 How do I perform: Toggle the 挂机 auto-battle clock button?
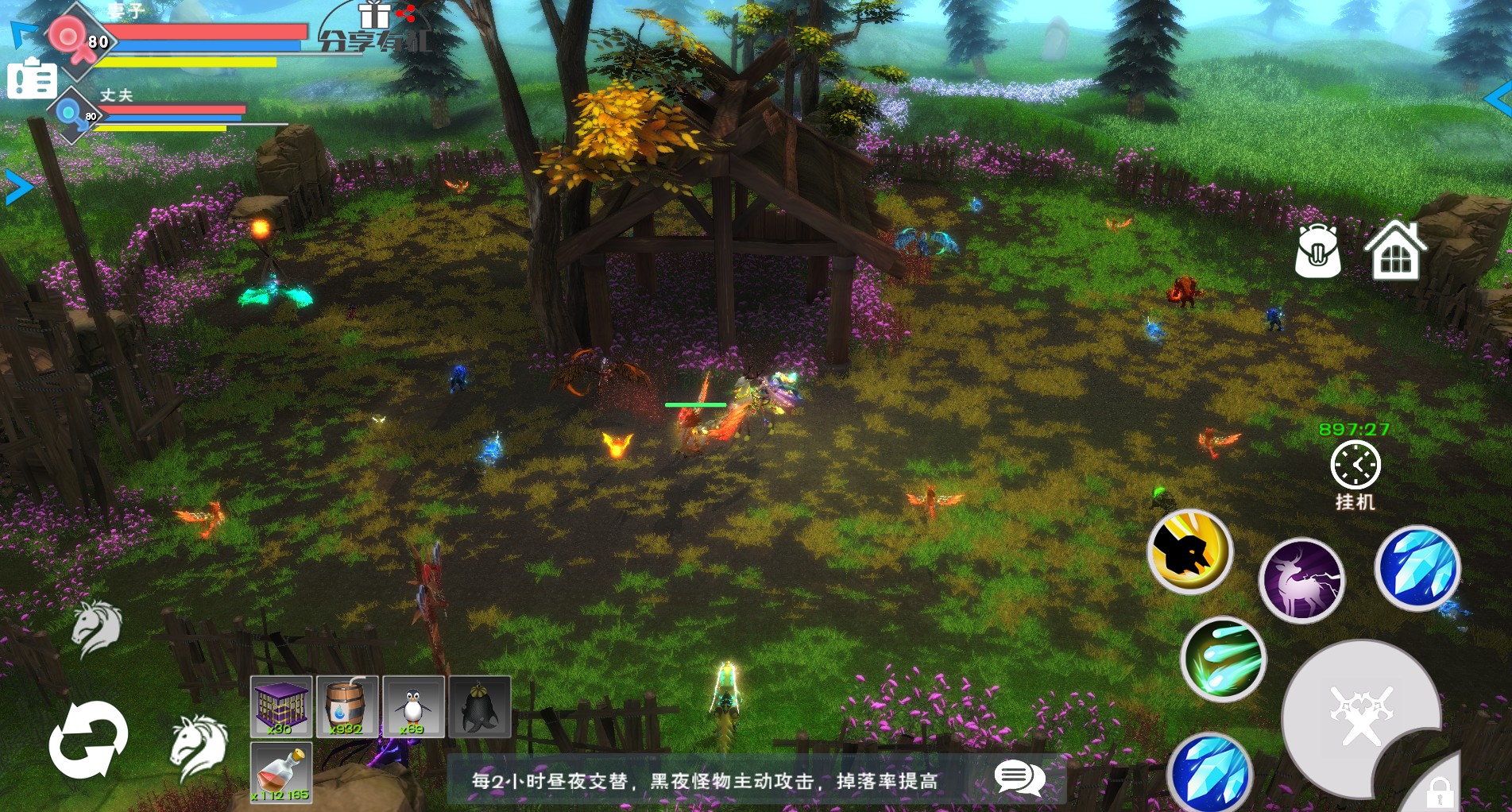1355,466
